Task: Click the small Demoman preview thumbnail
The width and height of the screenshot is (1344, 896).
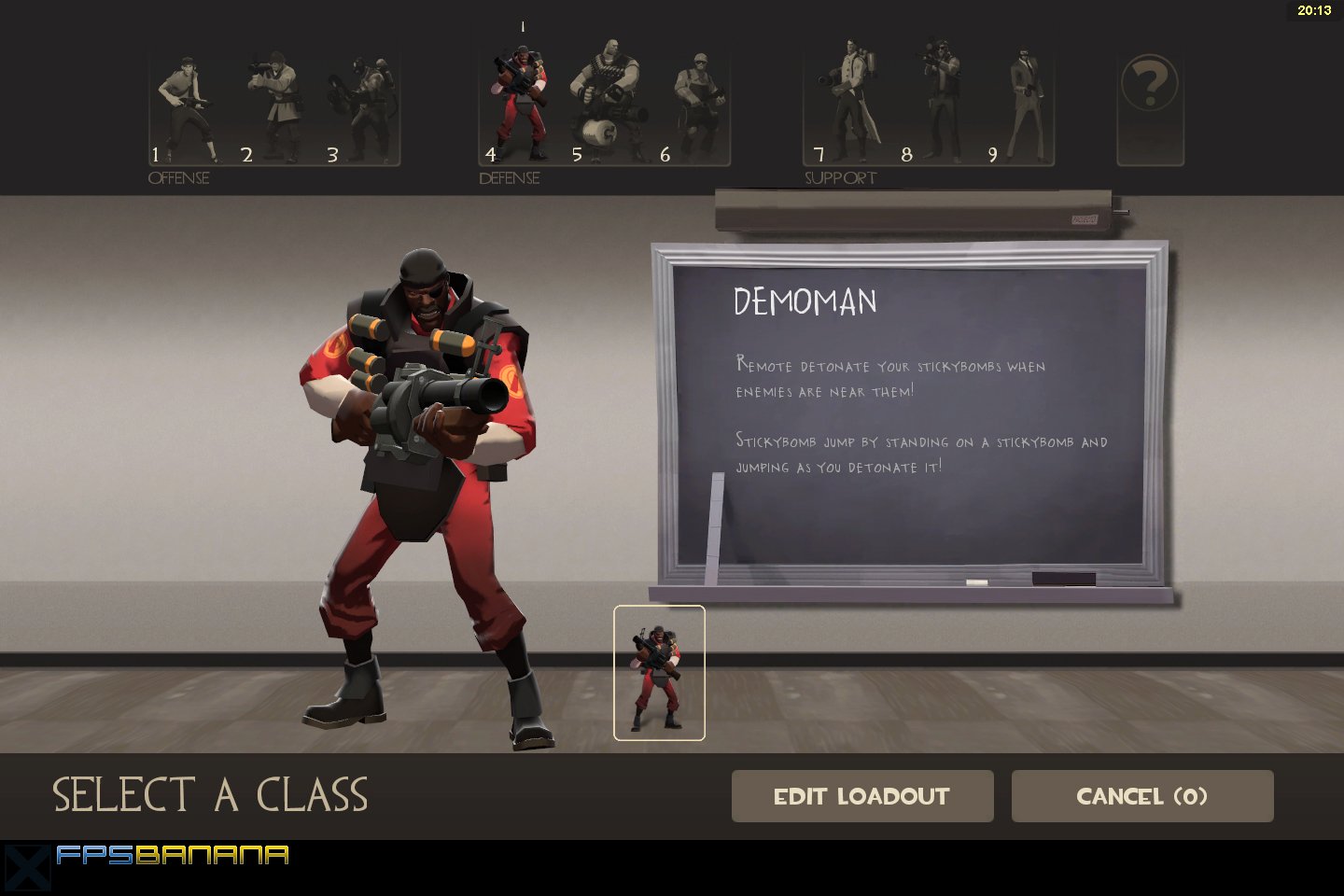Action: point(659,672)
